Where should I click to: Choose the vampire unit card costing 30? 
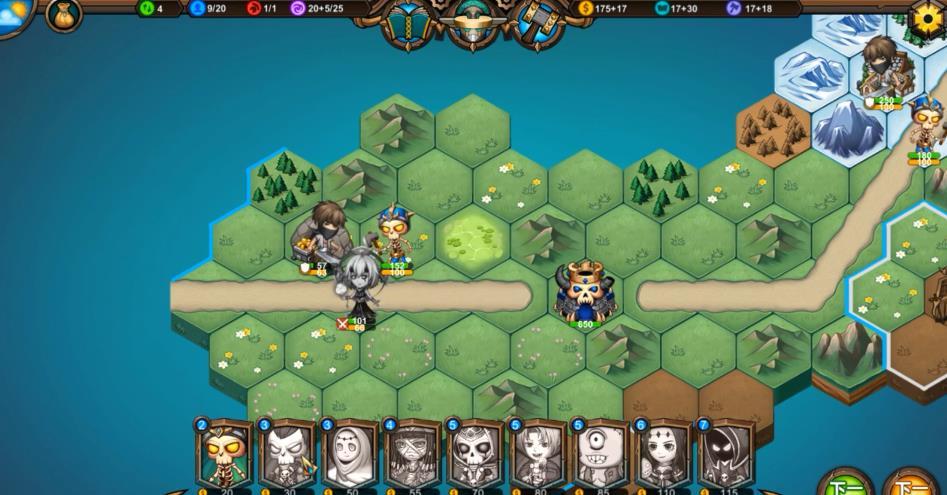tap(287, 455)
